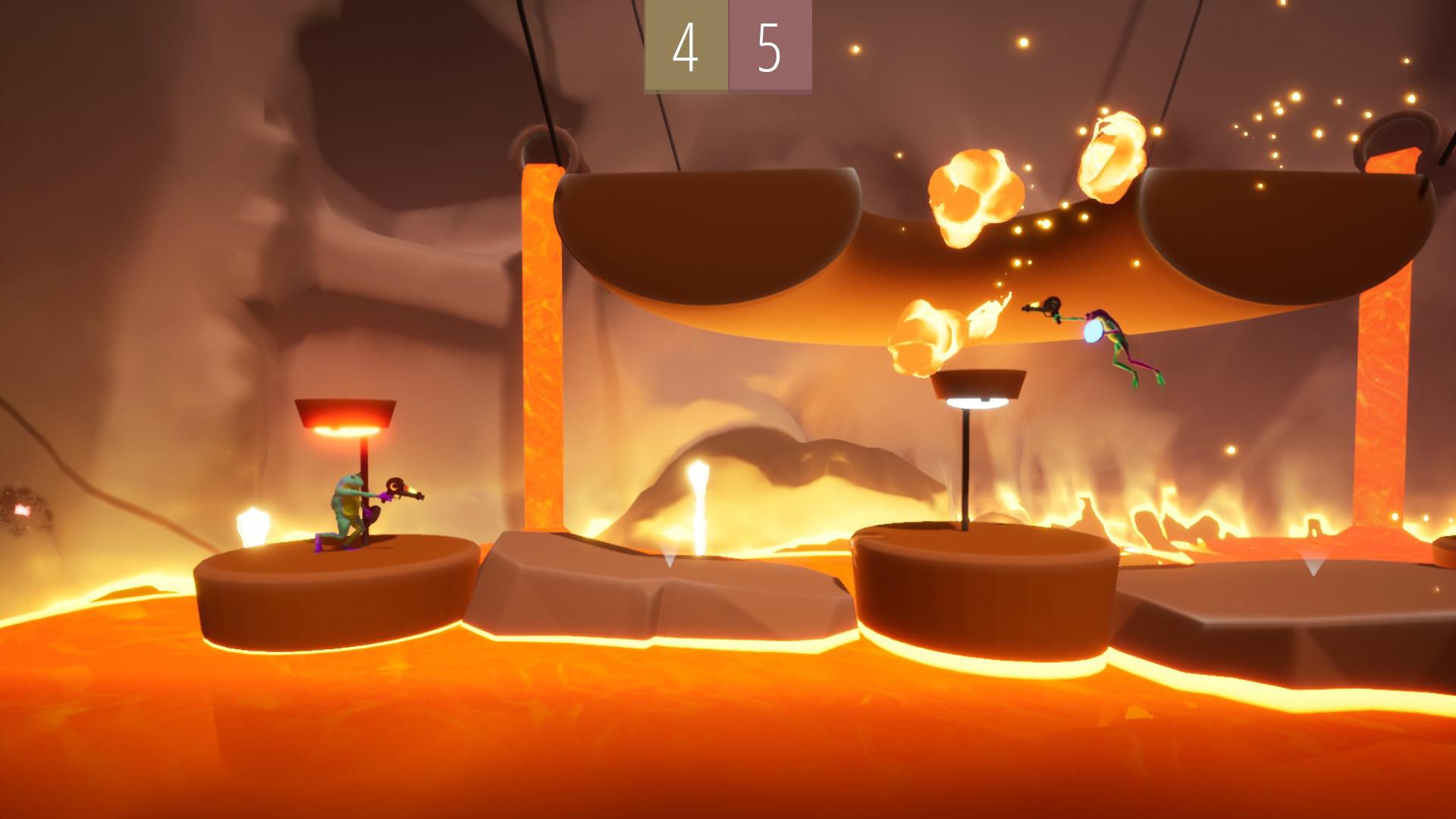Click the left lava pillar column
Viewport: 1456px width, 819px height.
(x=543, y=341)
